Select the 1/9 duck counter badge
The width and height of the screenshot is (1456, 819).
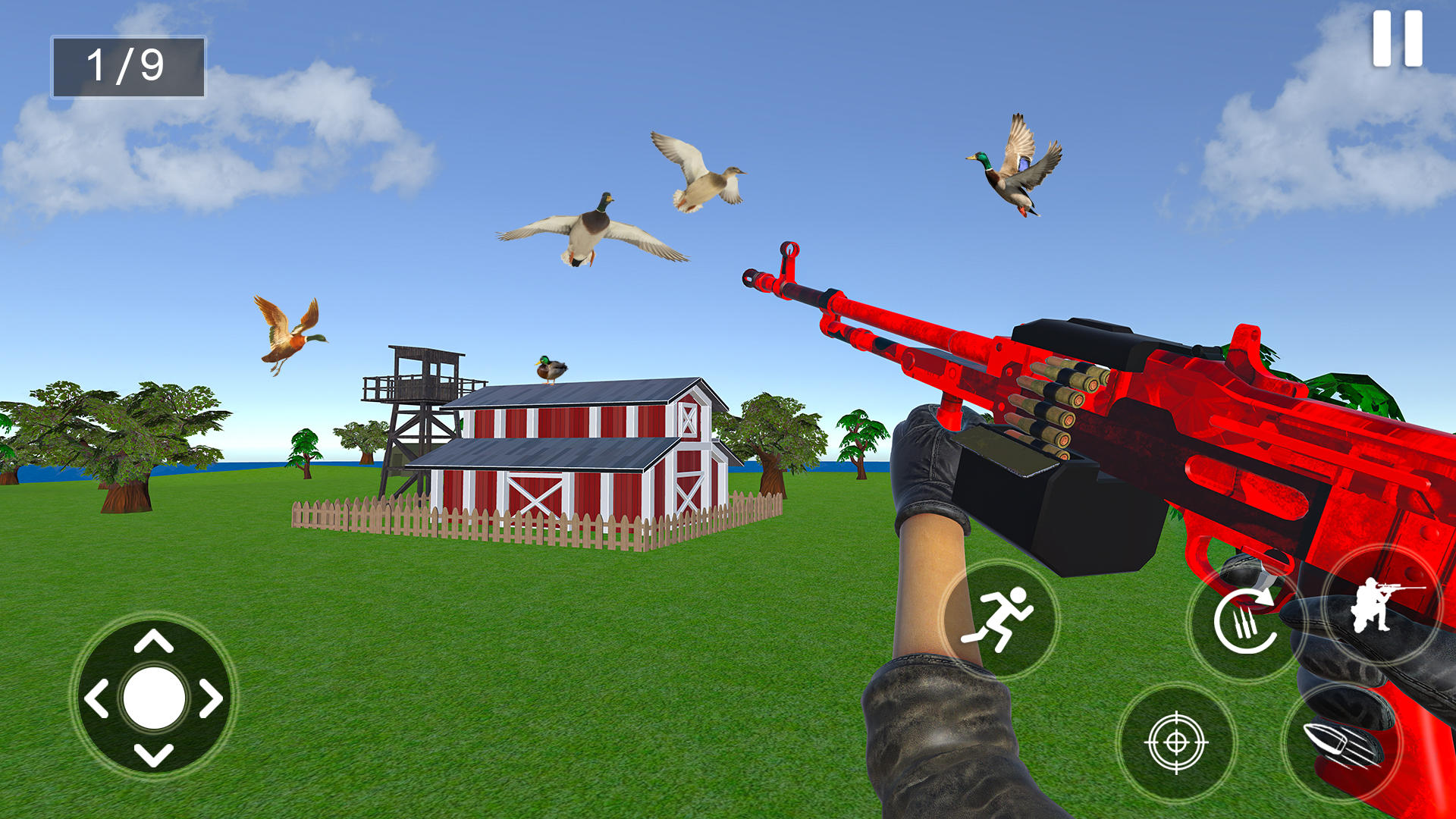tap(127, 67)
